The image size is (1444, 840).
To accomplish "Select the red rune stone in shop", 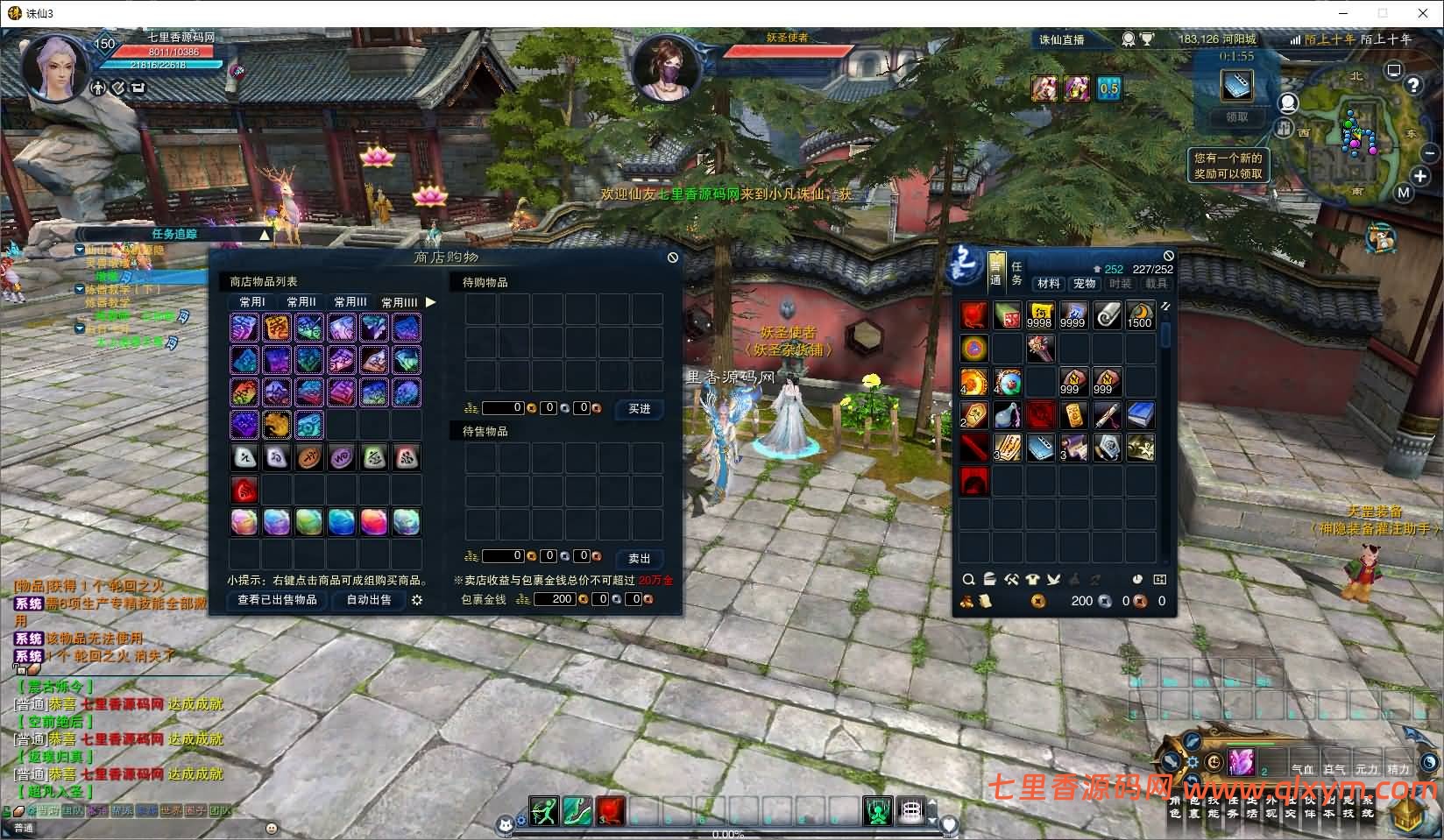I will 244,490.
